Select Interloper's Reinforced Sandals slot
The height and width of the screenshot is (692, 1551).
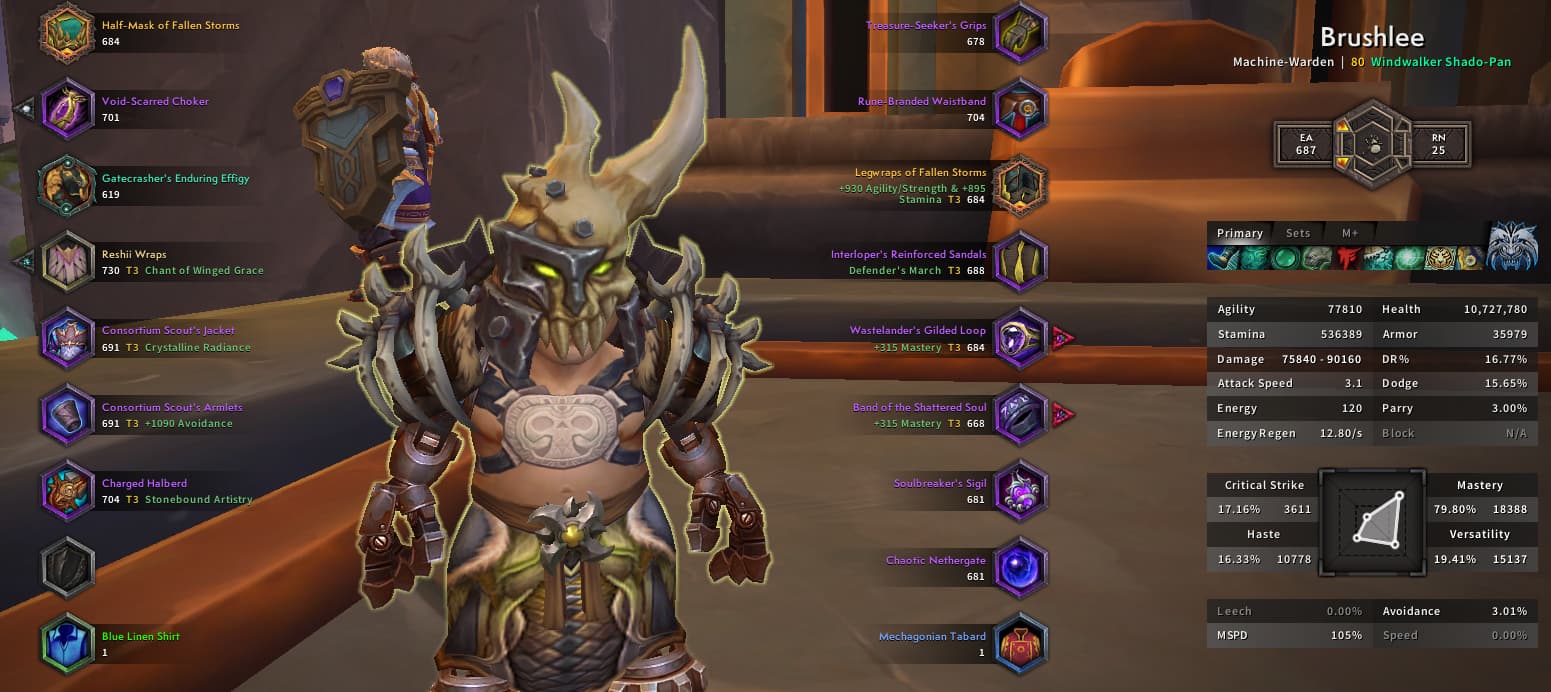(x=1020, y=262)
